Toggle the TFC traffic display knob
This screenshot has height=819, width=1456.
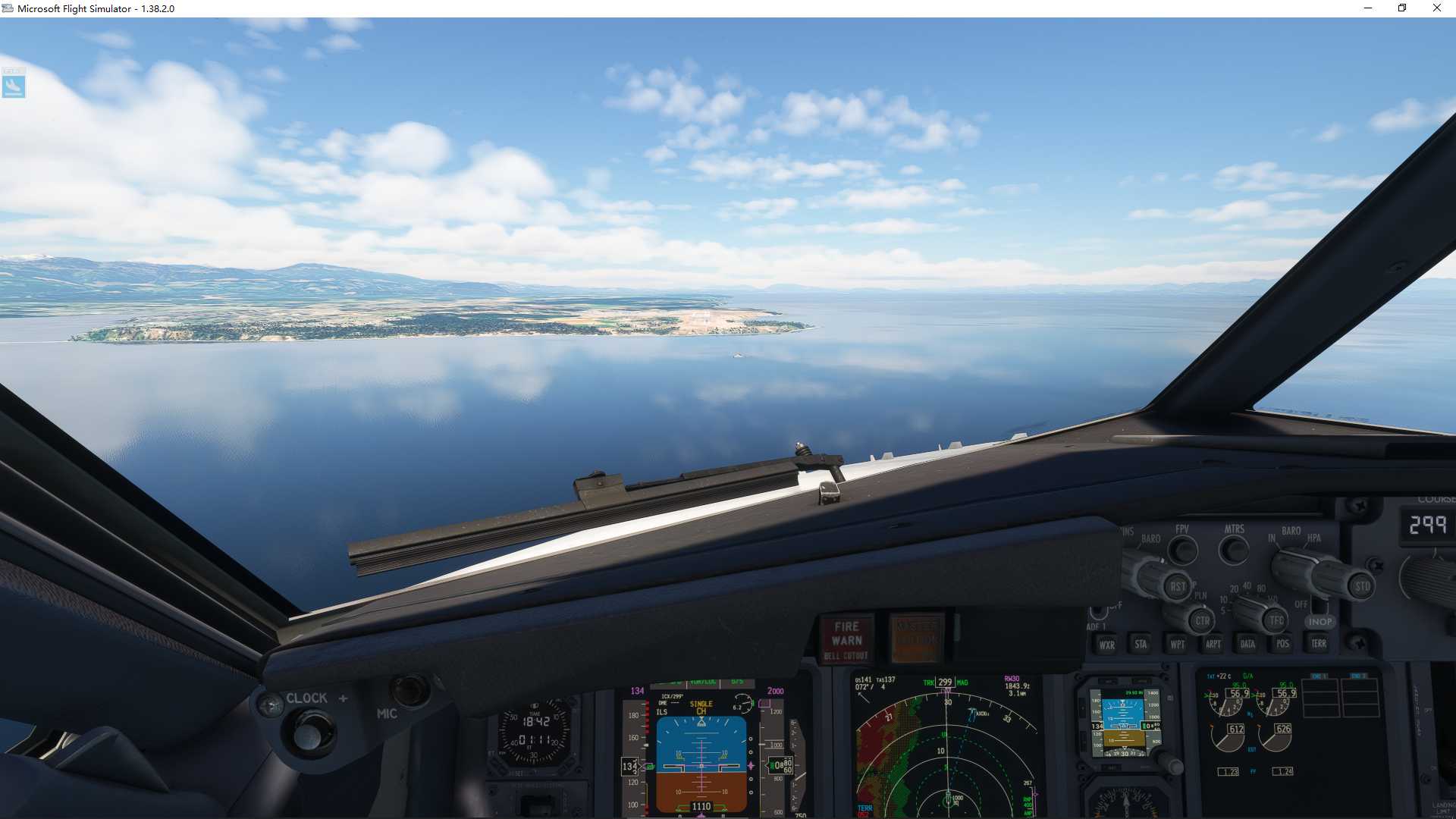click(1276, 620)
